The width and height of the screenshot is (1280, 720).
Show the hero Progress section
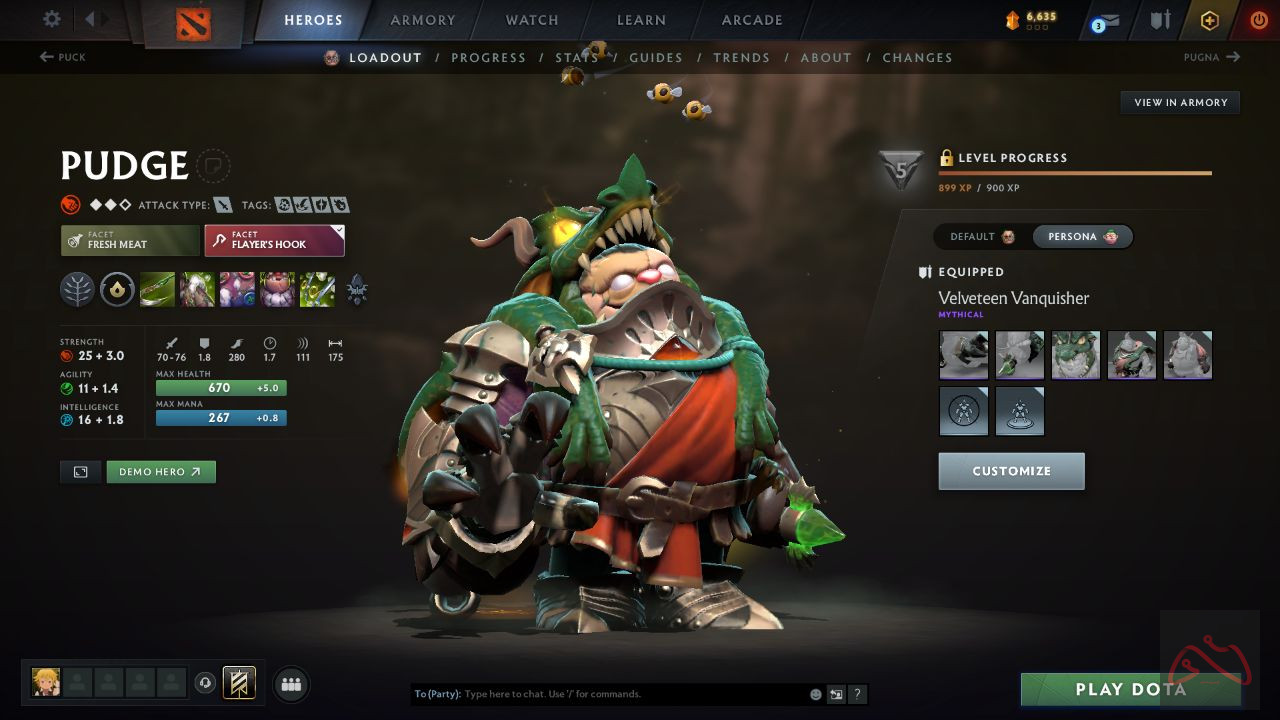[x=488, y=58]
